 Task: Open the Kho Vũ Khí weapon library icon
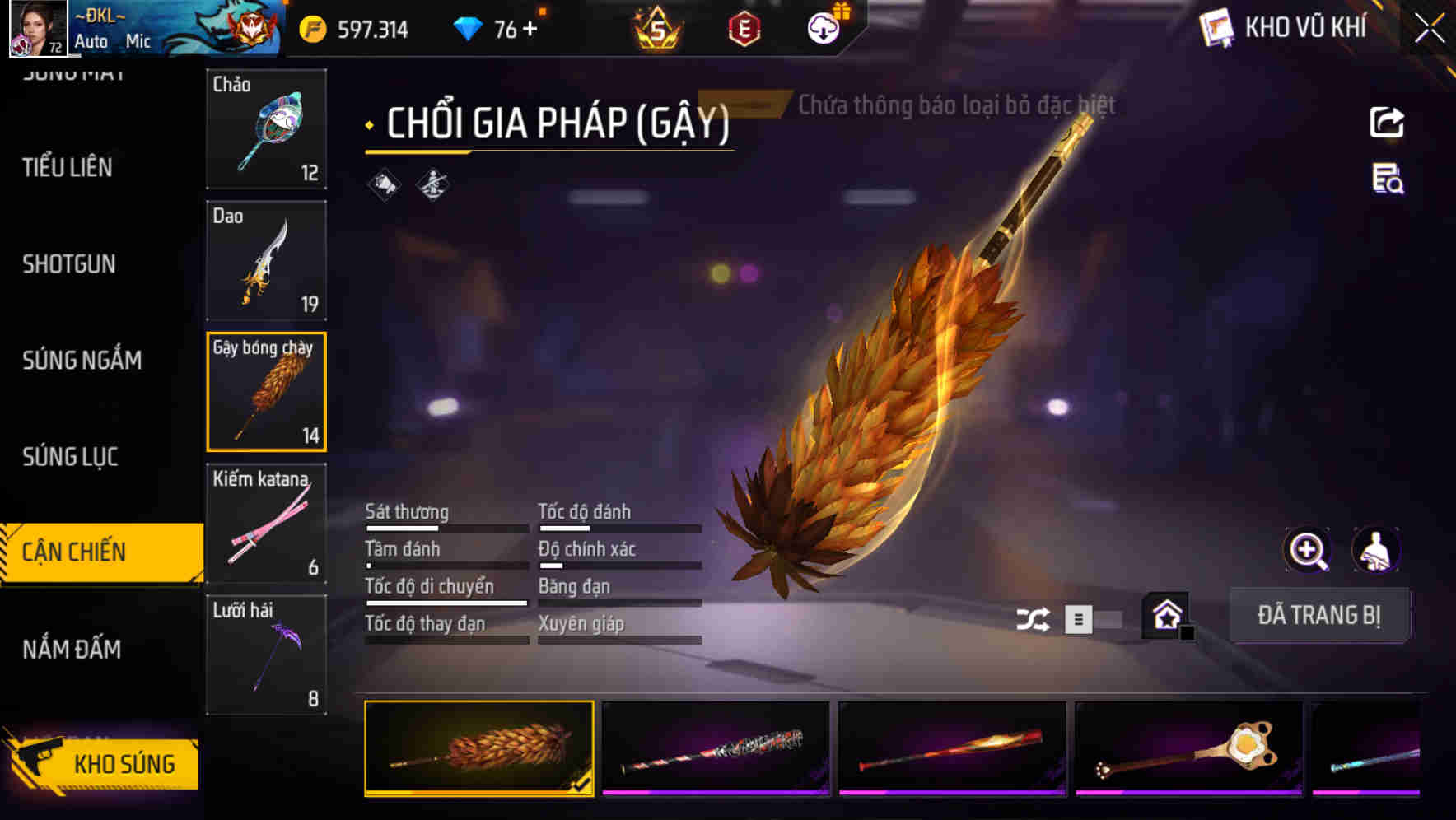(x=1216, y=27)
